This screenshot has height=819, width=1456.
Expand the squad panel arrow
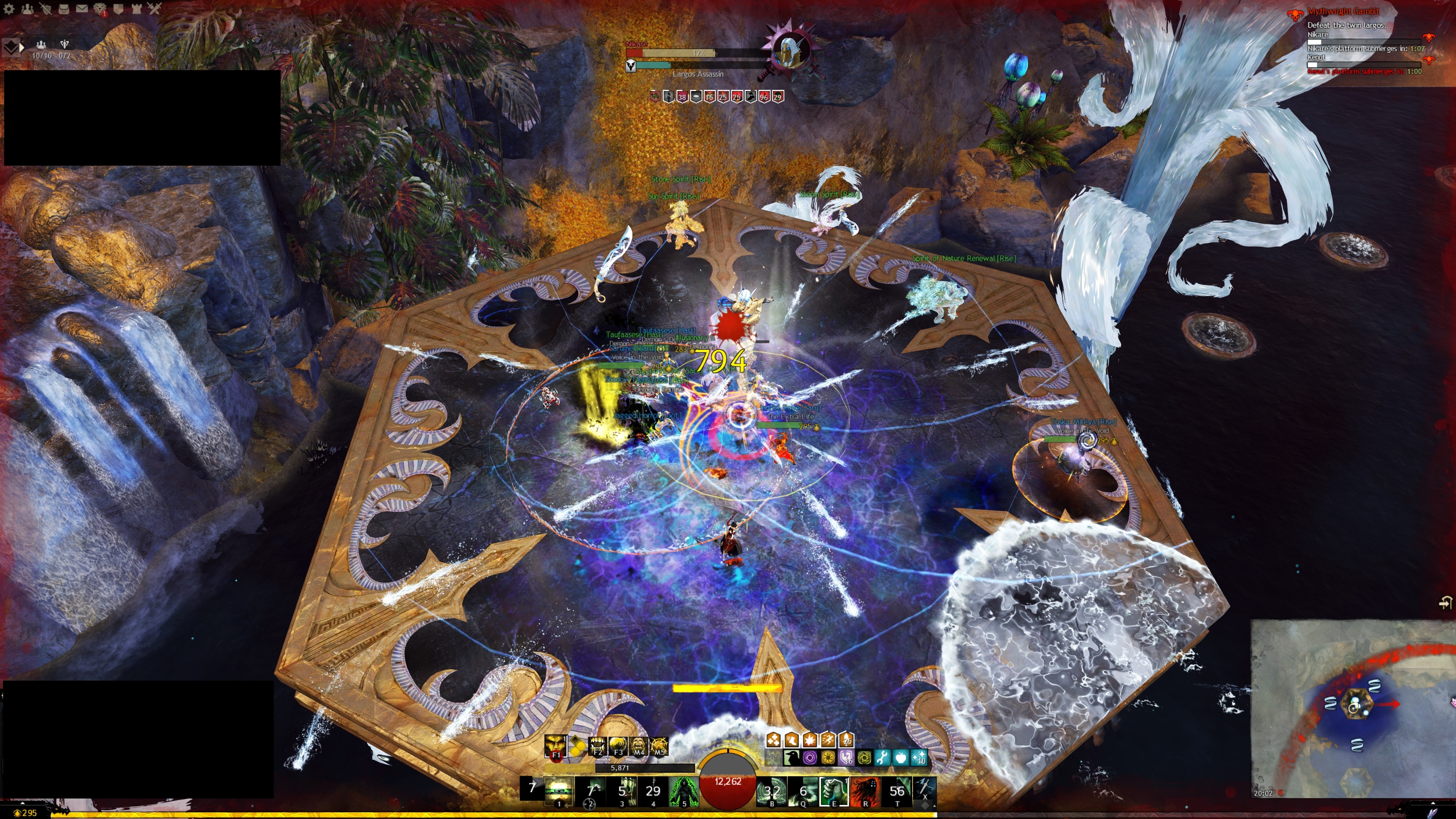coord(22,47)
